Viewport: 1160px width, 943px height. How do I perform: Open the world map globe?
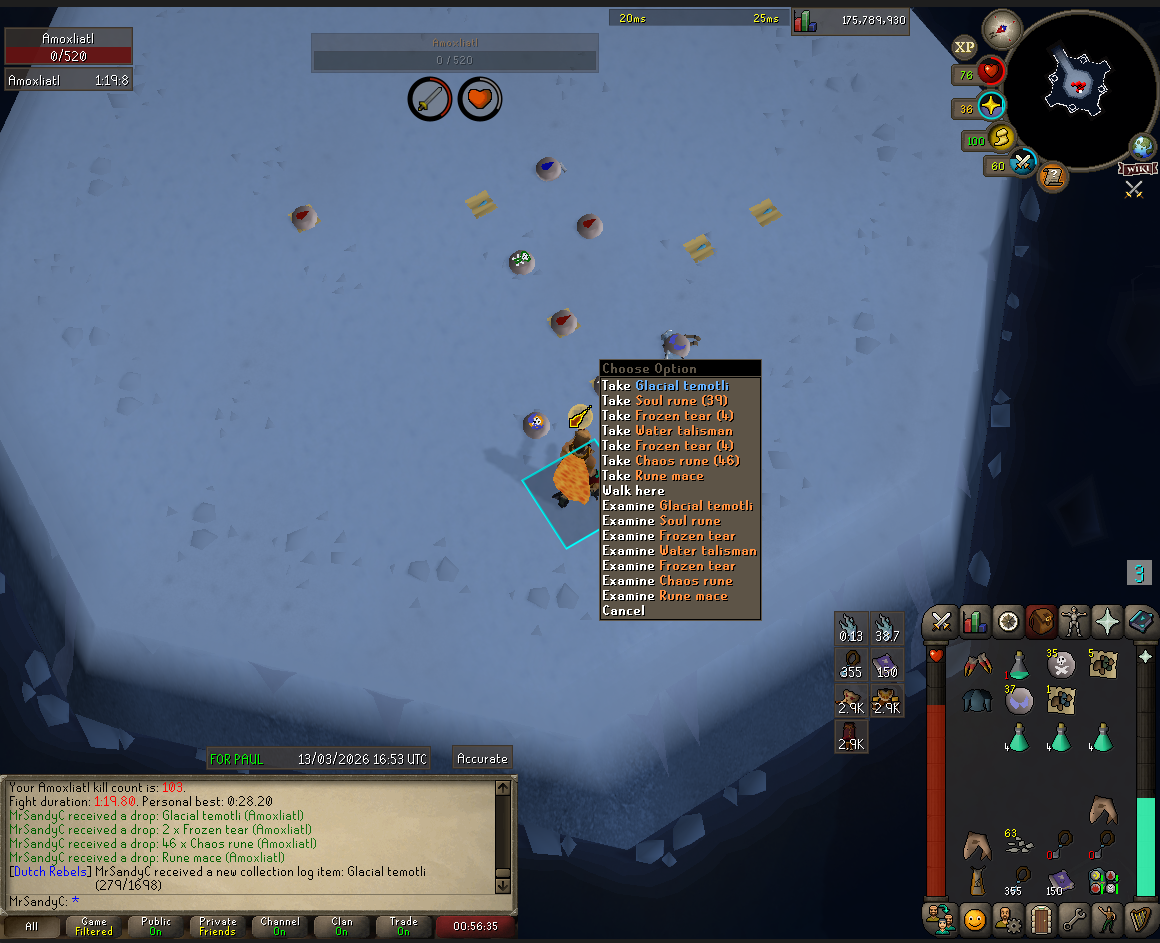click(1143, 147)
